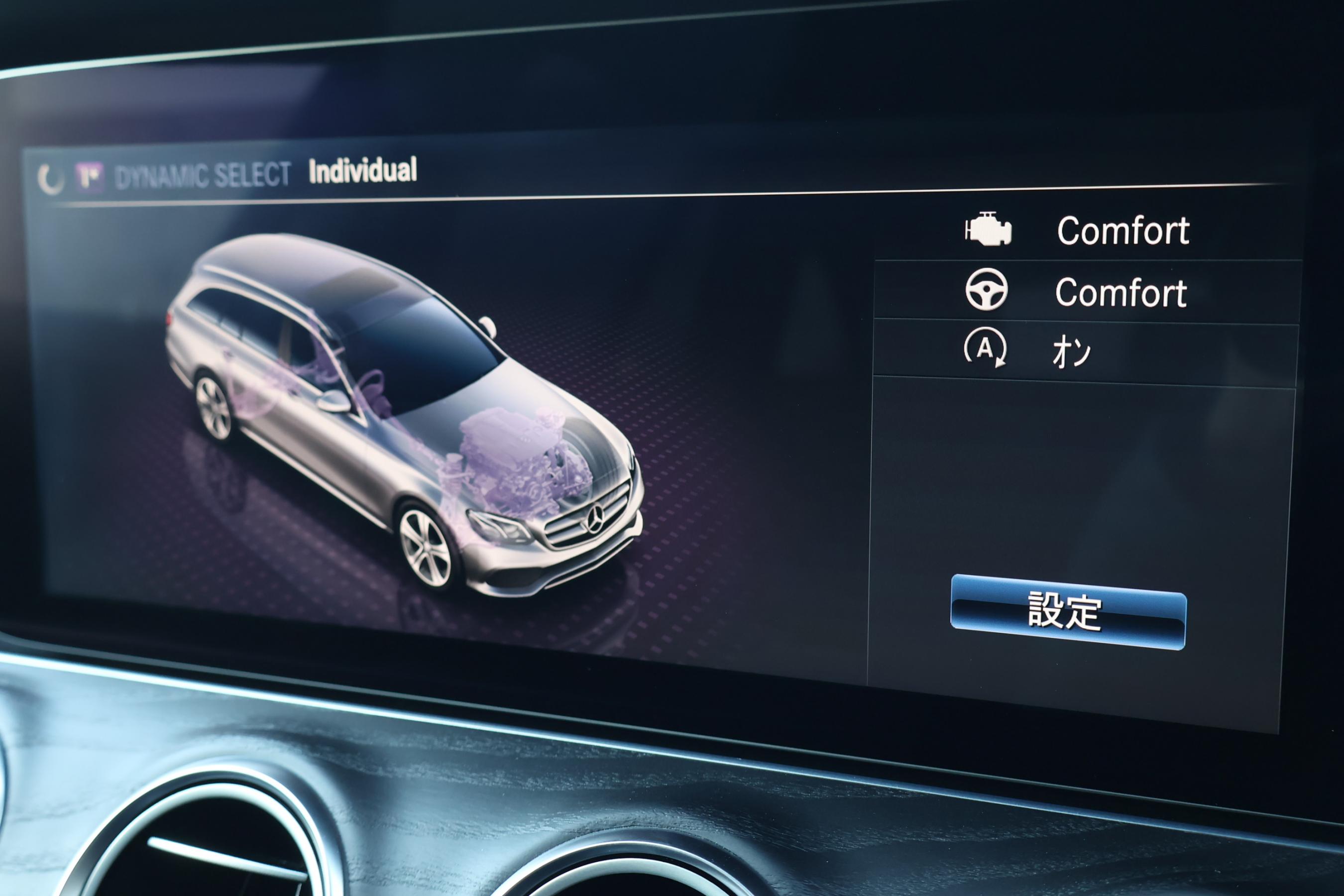1344x896 pixels.
Task: Click the DYNAMIC SELECT header label
Action: click(202, 175)
